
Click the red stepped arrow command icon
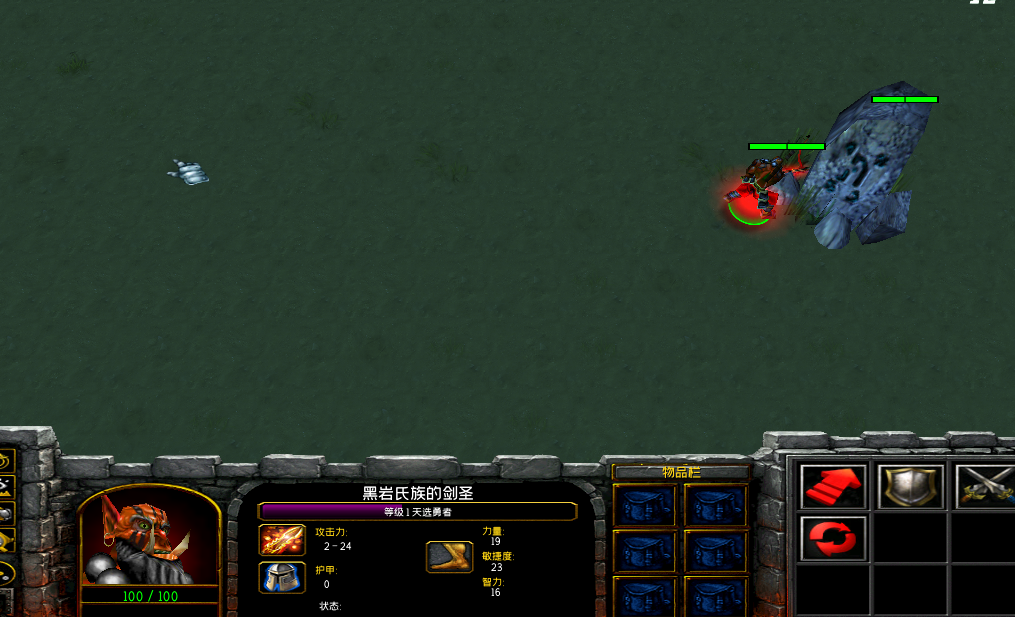click(833, 487)
